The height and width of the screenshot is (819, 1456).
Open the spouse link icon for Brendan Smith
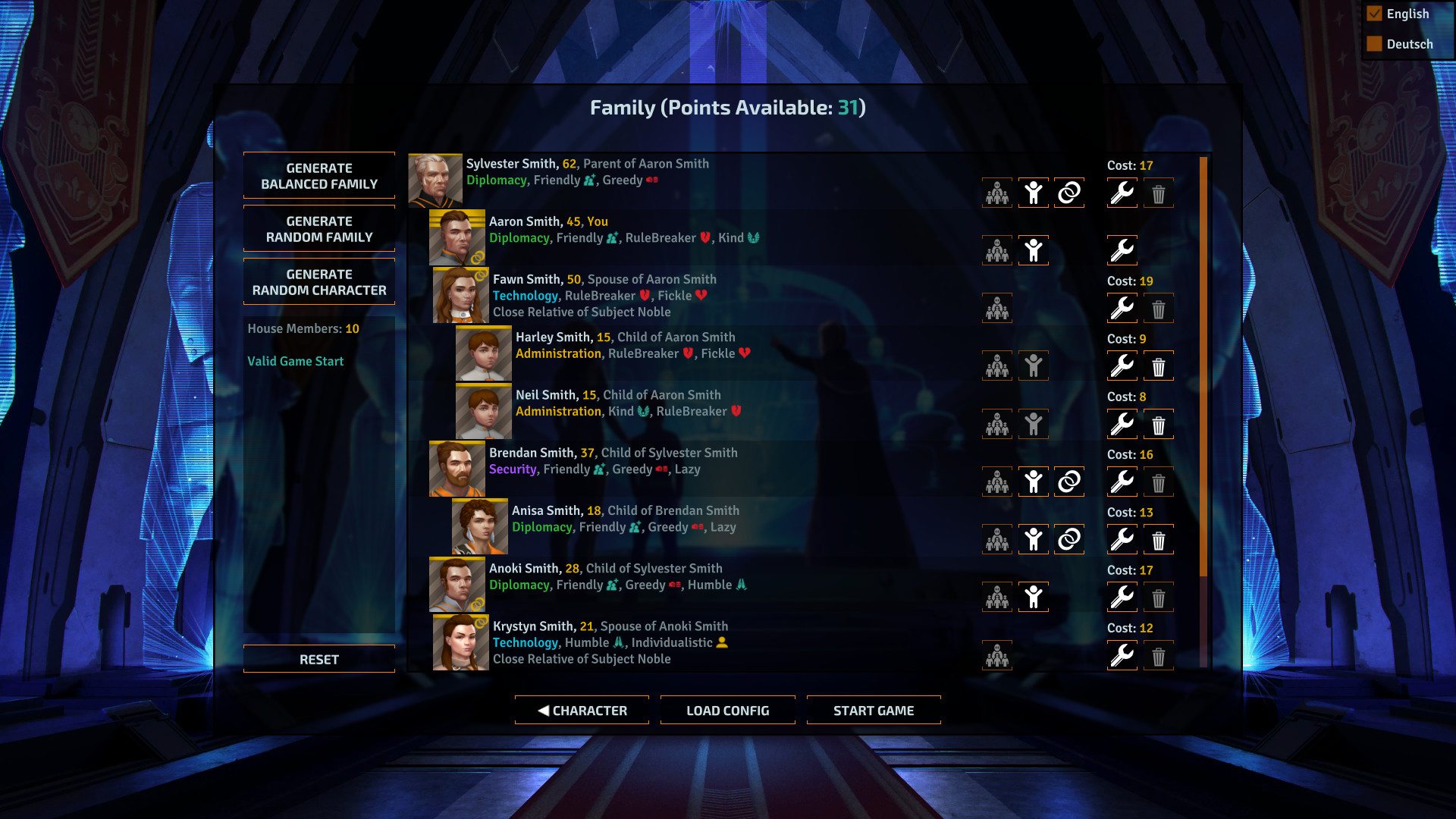tap(1068, 482)
